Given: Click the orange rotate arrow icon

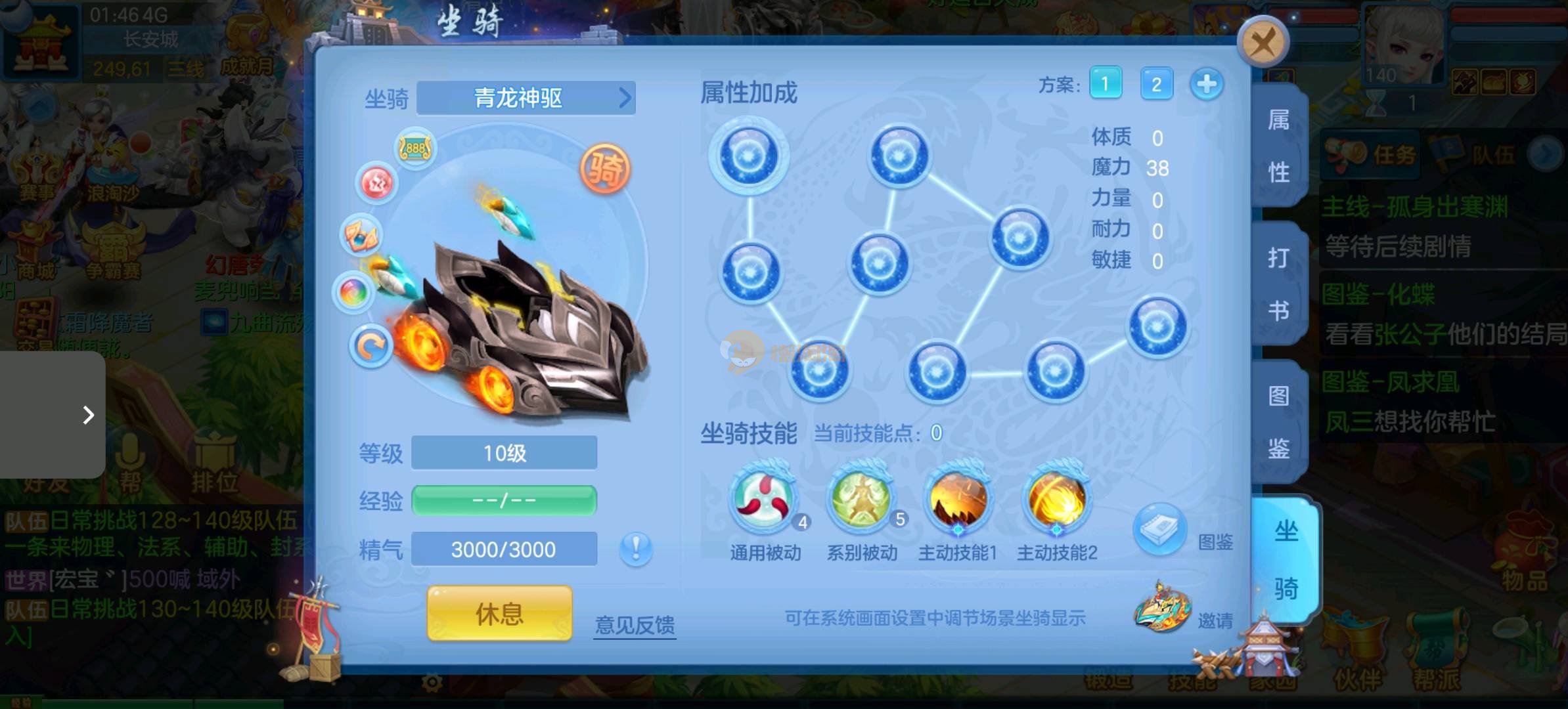Looking at the screenshot, I should 371,346.
